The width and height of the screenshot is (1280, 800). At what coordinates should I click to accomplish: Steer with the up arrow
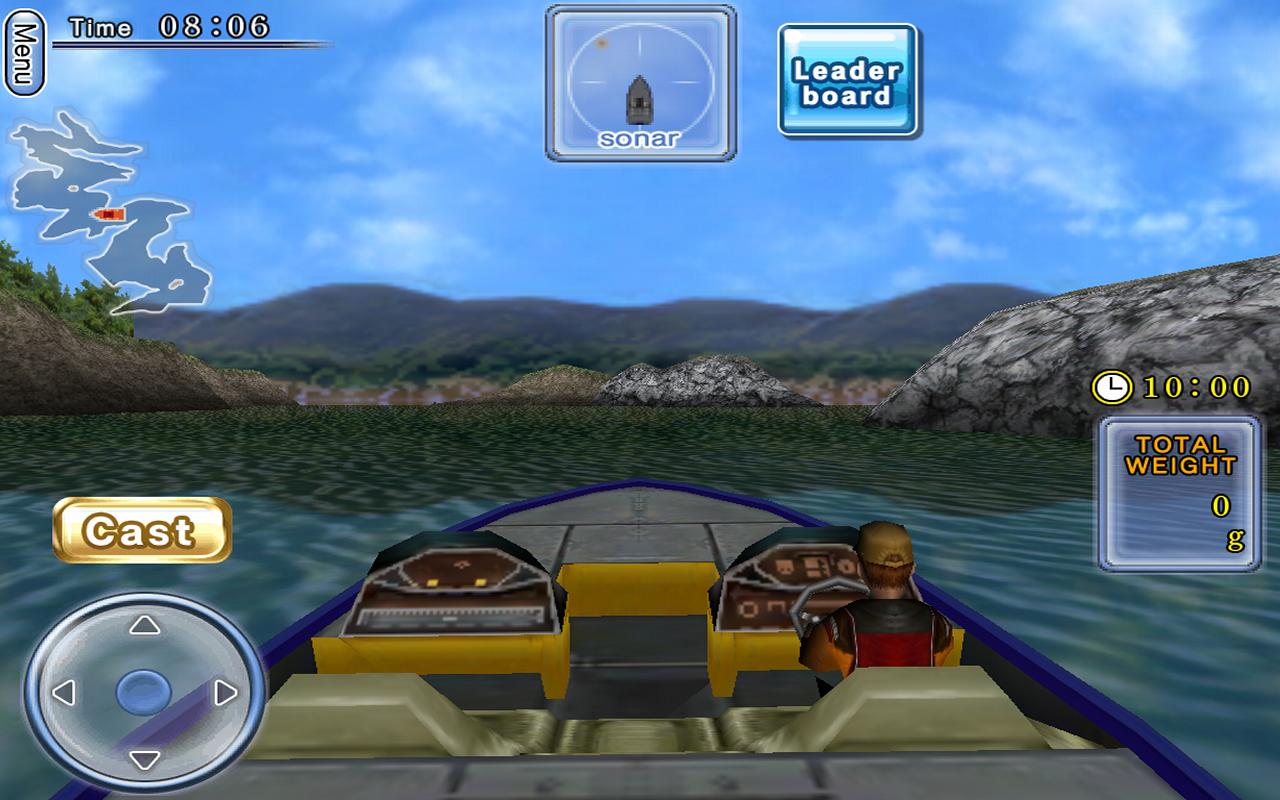(145, 626)
